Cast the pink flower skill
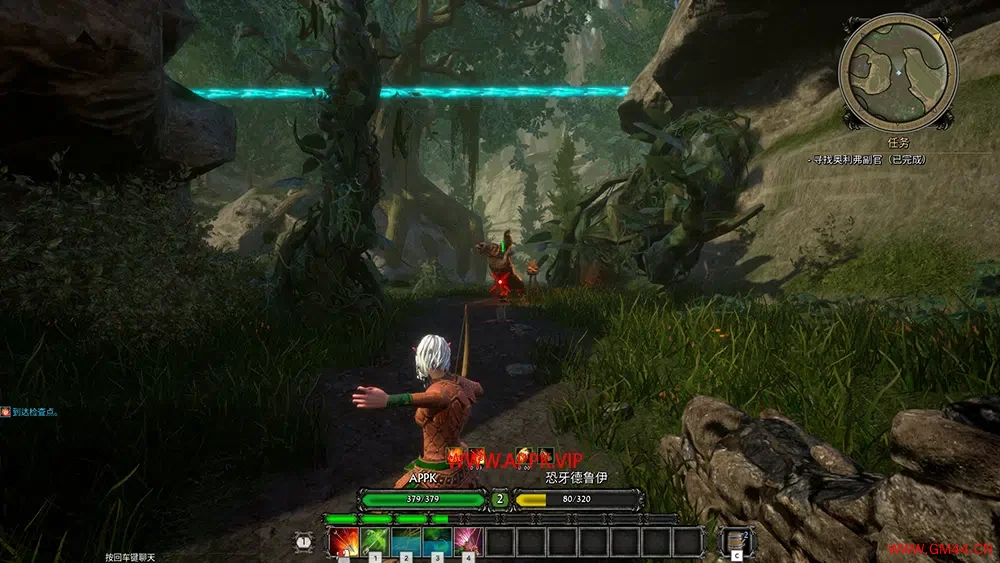Screen dimensions: 1000x563 [x=468, y=541]
